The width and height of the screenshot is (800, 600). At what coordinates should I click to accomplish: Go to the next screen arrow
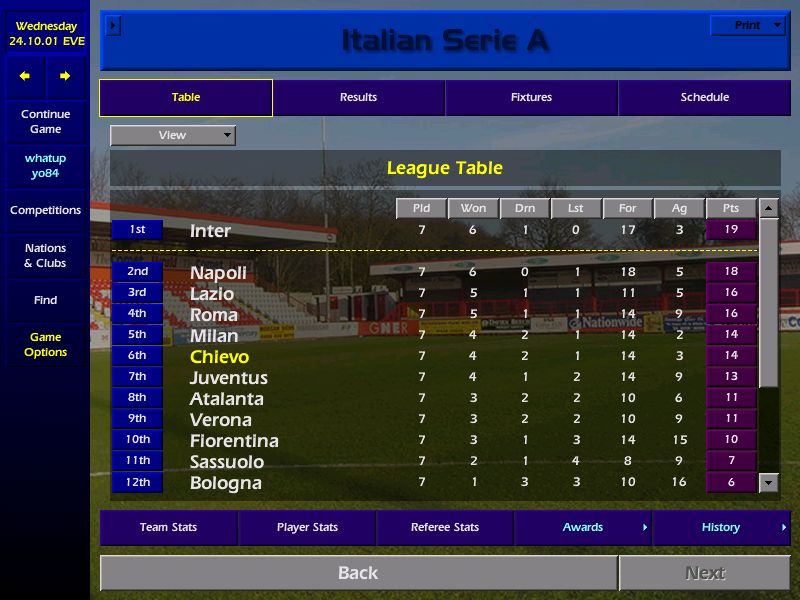coord(65,76)
